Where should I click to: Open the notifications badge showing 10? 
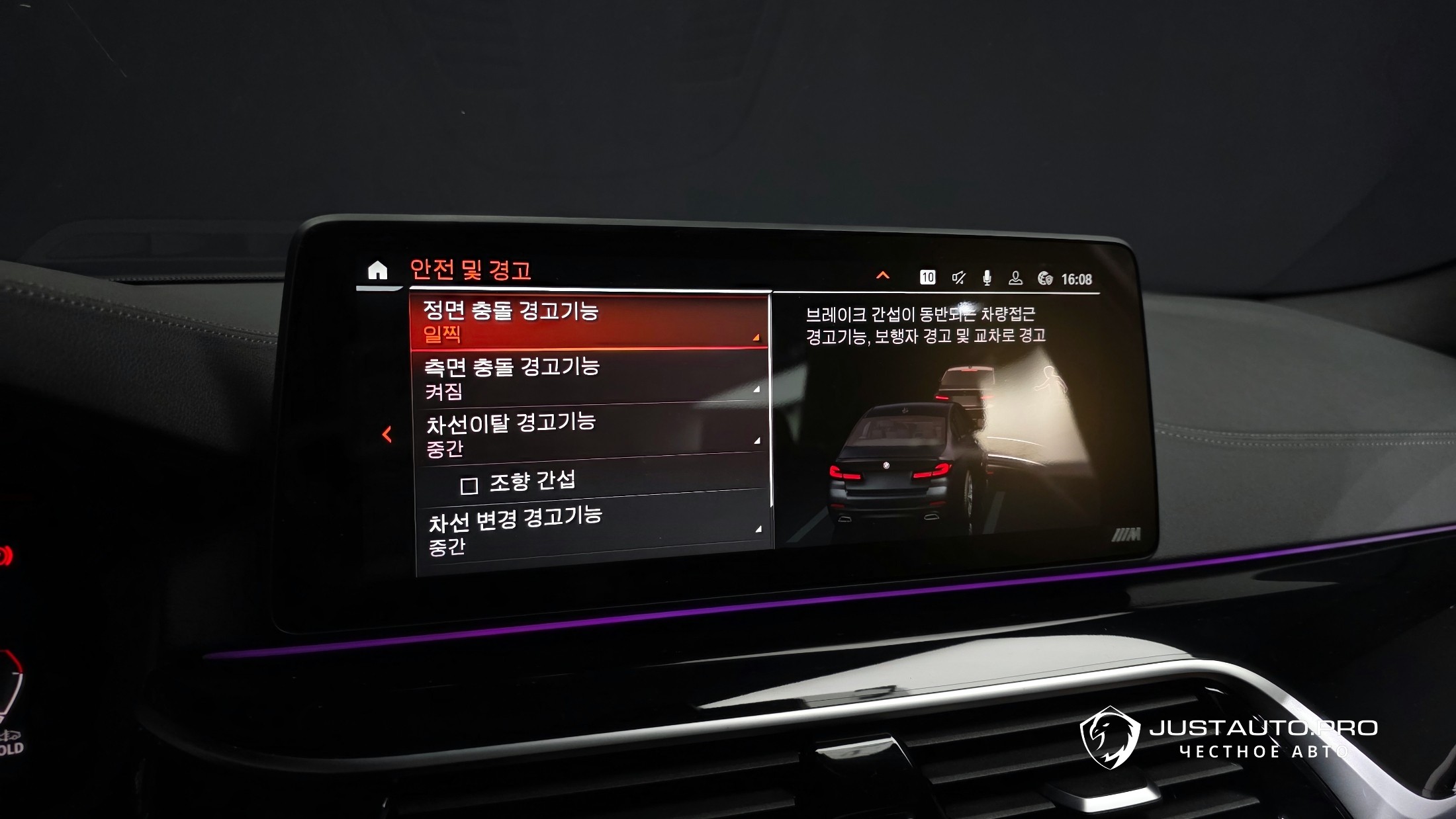pyautogui.click(x=927, y=277)
